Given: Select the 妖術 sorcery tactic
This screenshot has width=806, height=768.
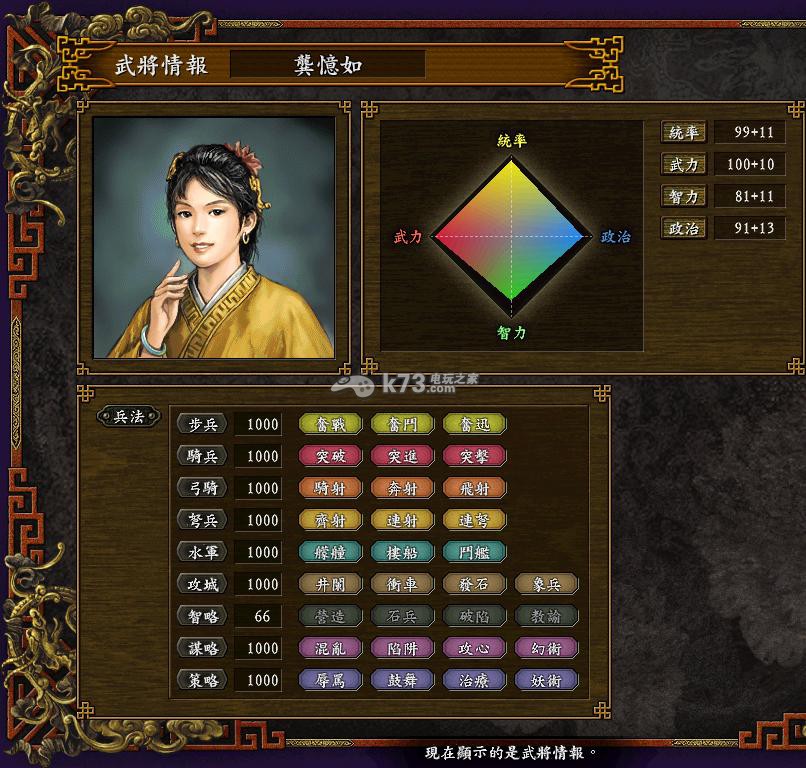Looking at the screenshot, I should 546,680.
